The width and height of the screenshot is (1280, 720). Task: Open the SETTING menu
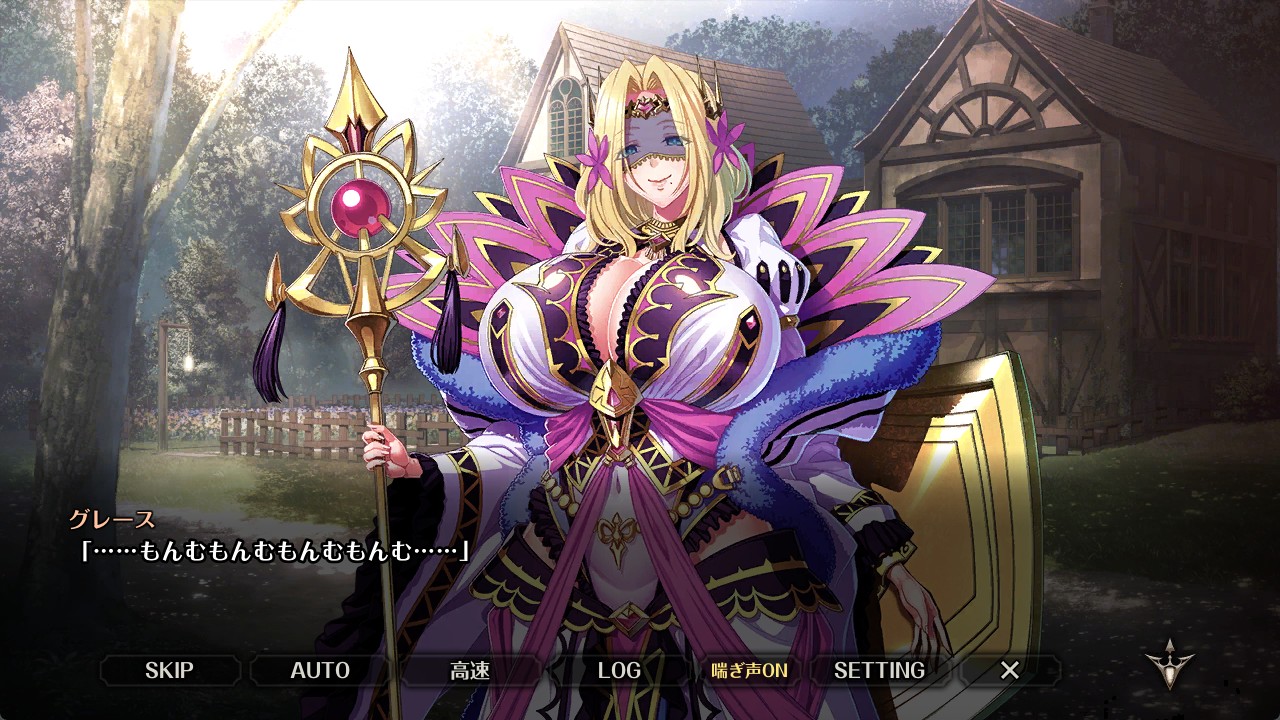pos(879,670)
